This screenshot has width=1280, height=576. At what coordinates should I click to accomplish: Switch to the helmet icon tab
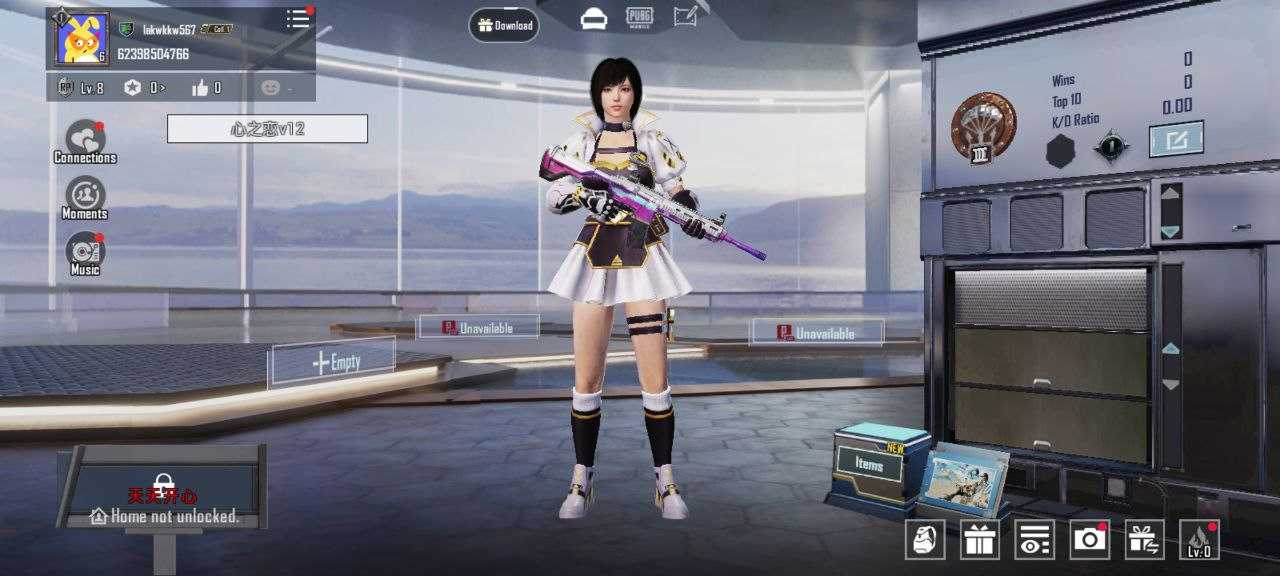(x=594, y=18)
